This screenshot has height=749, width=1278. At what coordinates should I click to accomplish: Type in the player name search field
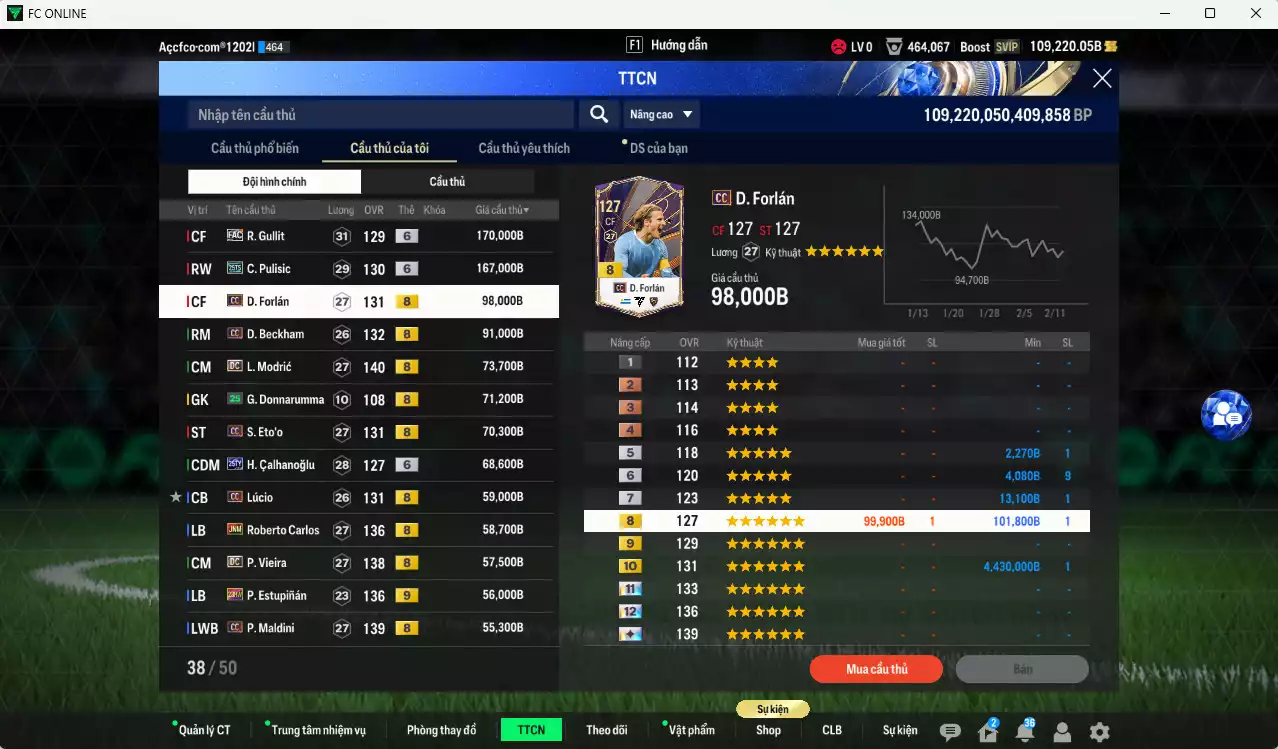(380, 115)
